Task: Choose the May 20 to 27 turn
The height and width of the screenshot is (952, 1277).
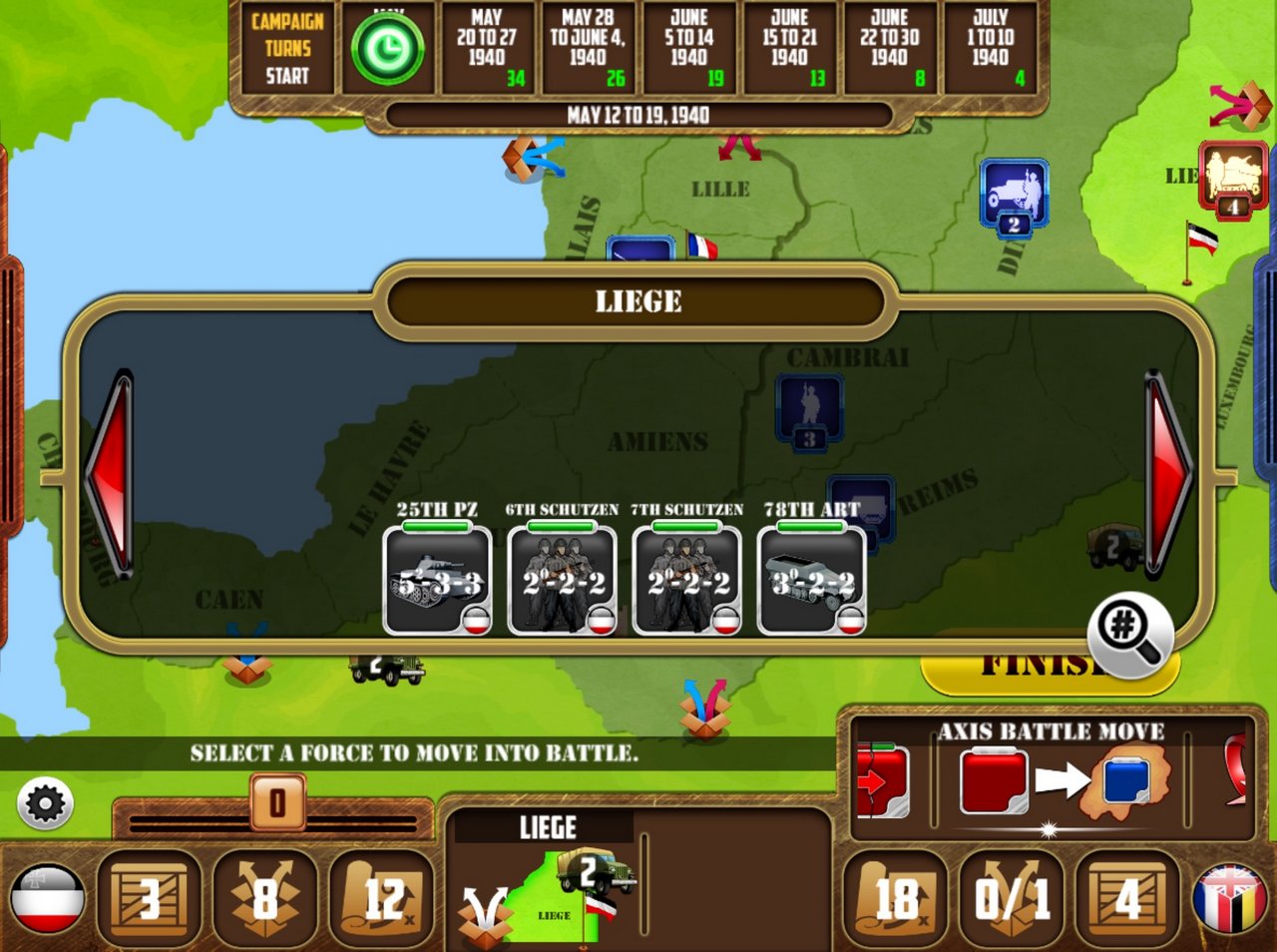Action: [x=487, y=48]
